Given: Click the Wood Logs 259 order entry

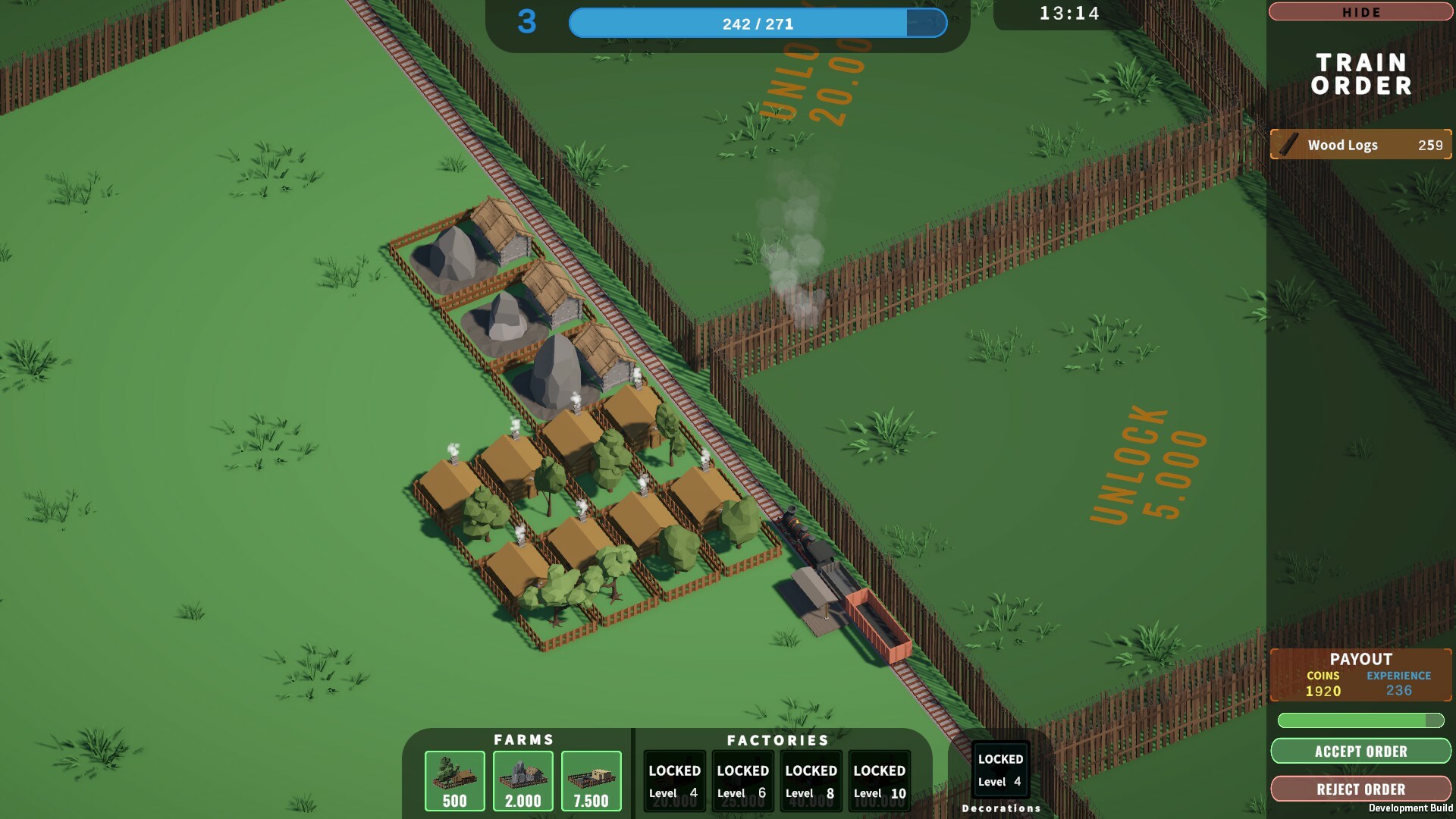Looking at the screenshot, I should 1360,145.
